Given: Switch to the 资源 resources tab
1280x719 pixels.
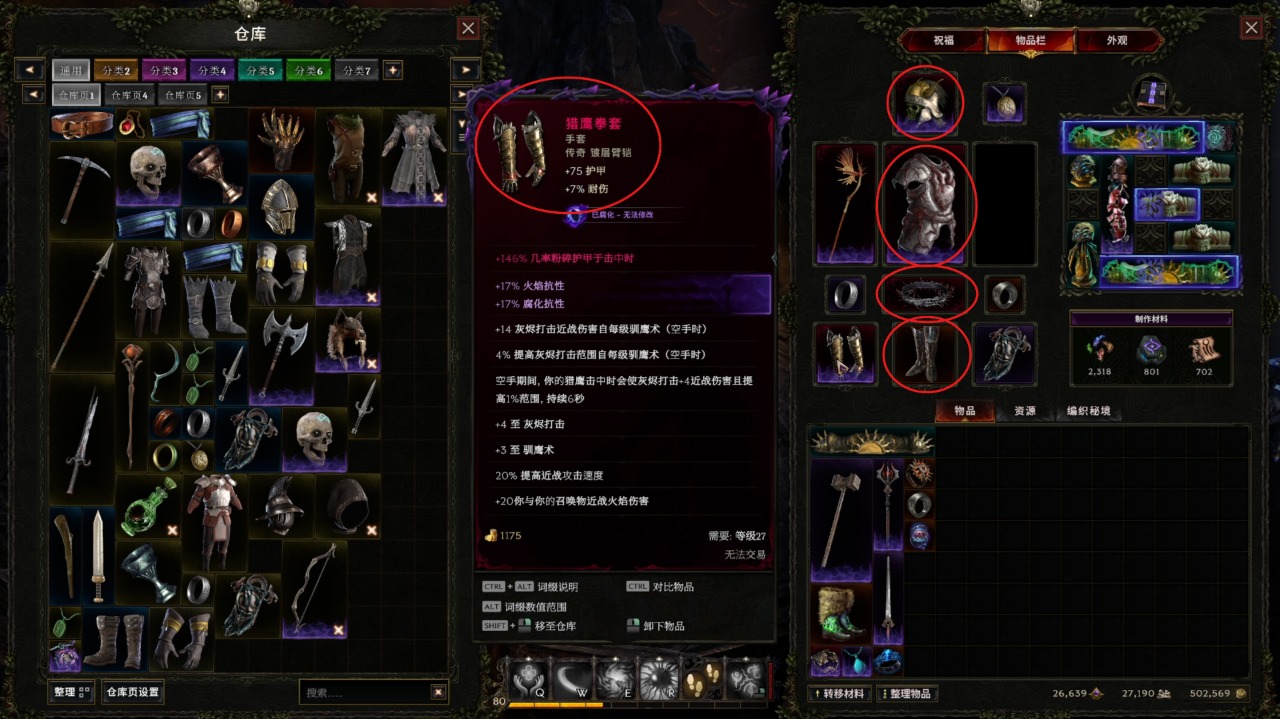Looking at the screenshot, I should [x=1025, y=411].
